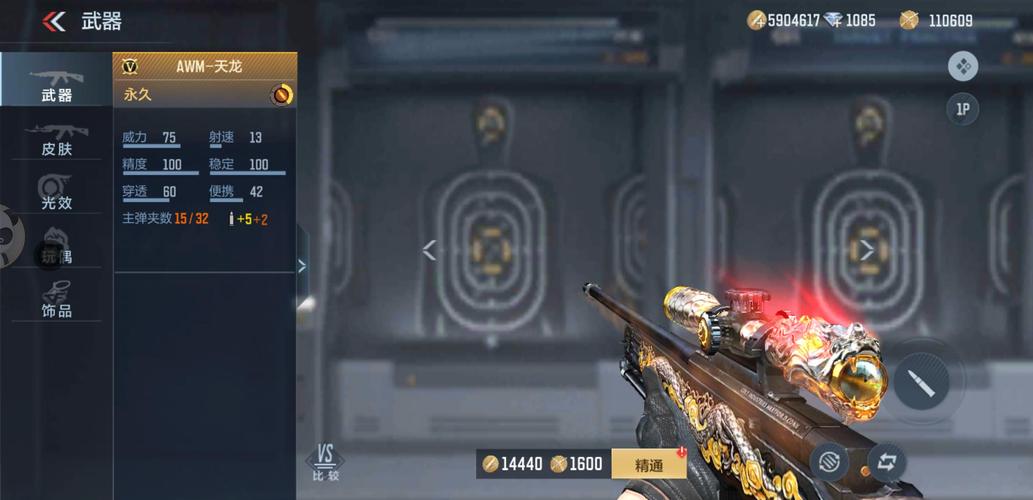
Task: Show the next weapon with right arrow
Action: 867,250
